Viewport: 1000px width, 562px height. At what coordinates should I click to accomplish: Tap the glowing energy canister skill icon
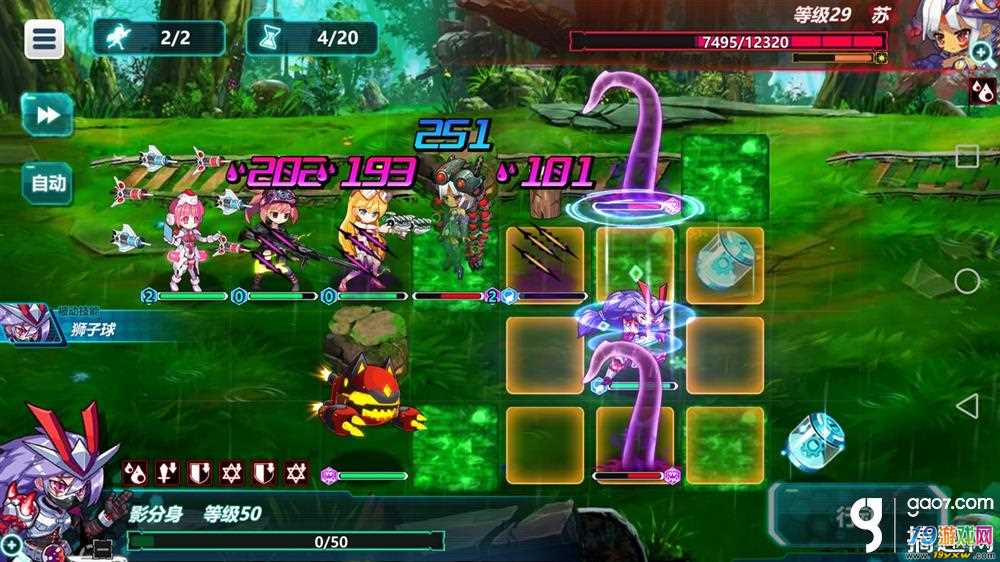817,439
